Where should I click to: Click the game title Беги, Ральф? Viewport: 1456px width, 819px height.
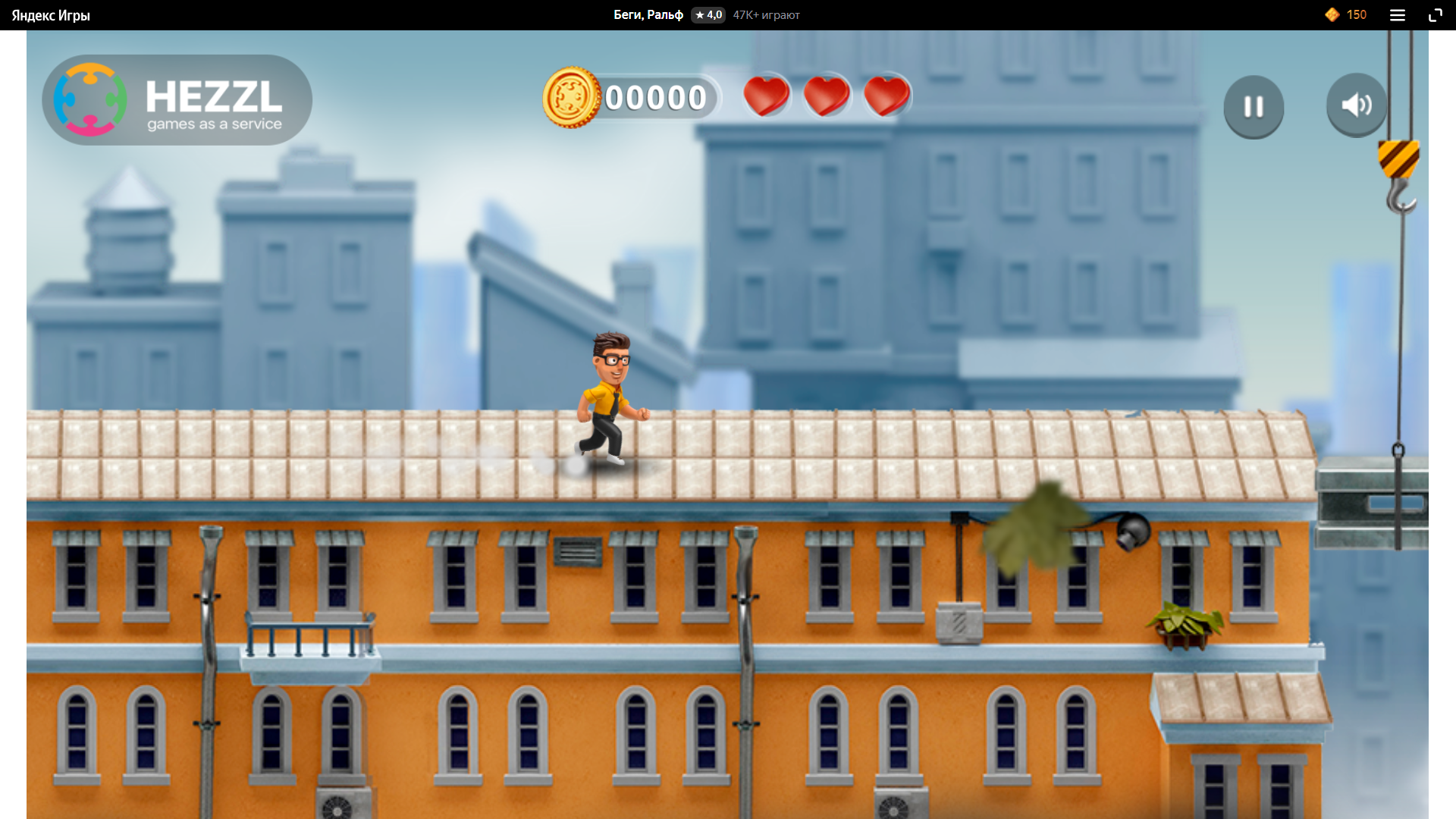tap(644, 14)
